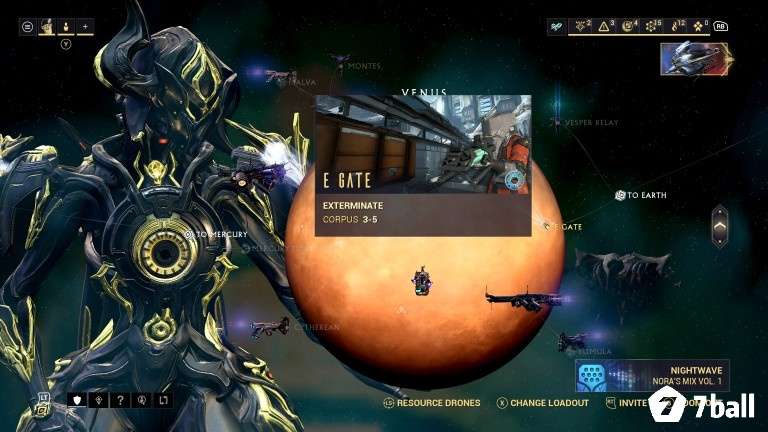Open the invasions icon with count 2
Image resolution: width=768 pixels, height=432 pixels.
(x=582, y=27)
